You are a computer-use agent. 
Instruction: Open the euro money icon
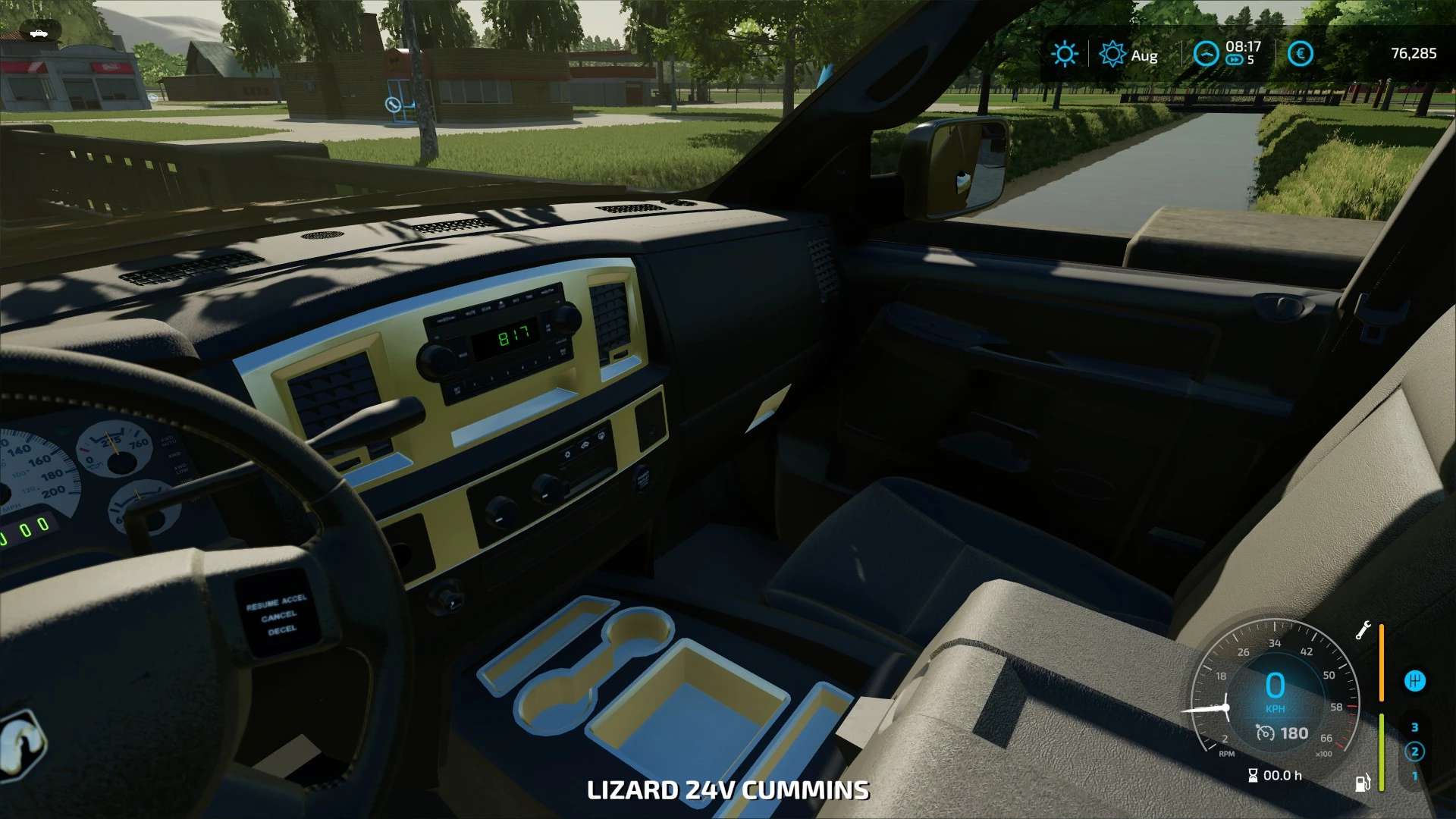(1300, 54)
